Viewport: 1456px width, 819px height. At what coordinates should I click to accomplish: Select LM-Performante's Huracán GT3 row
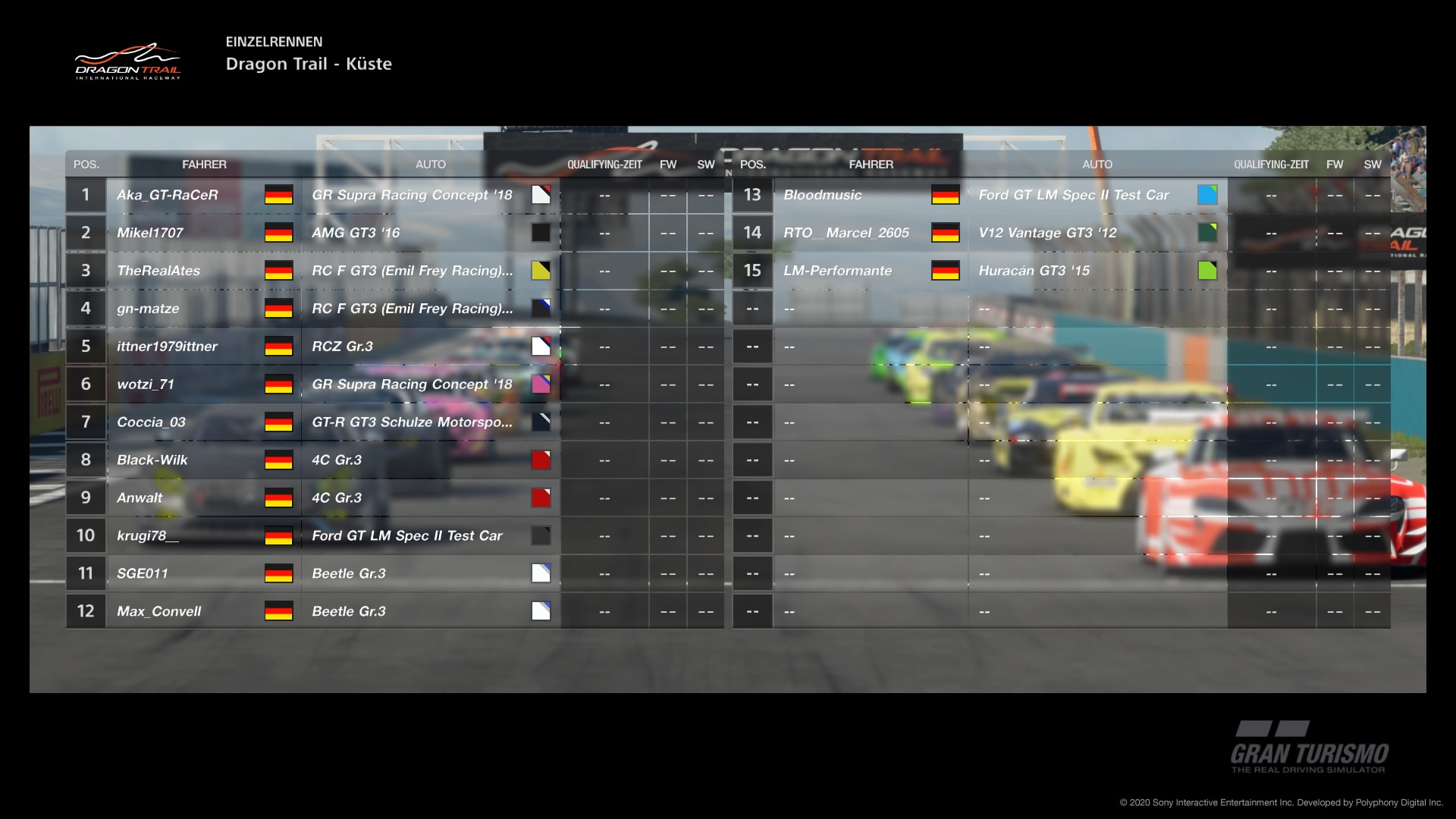tap(838, 271)
